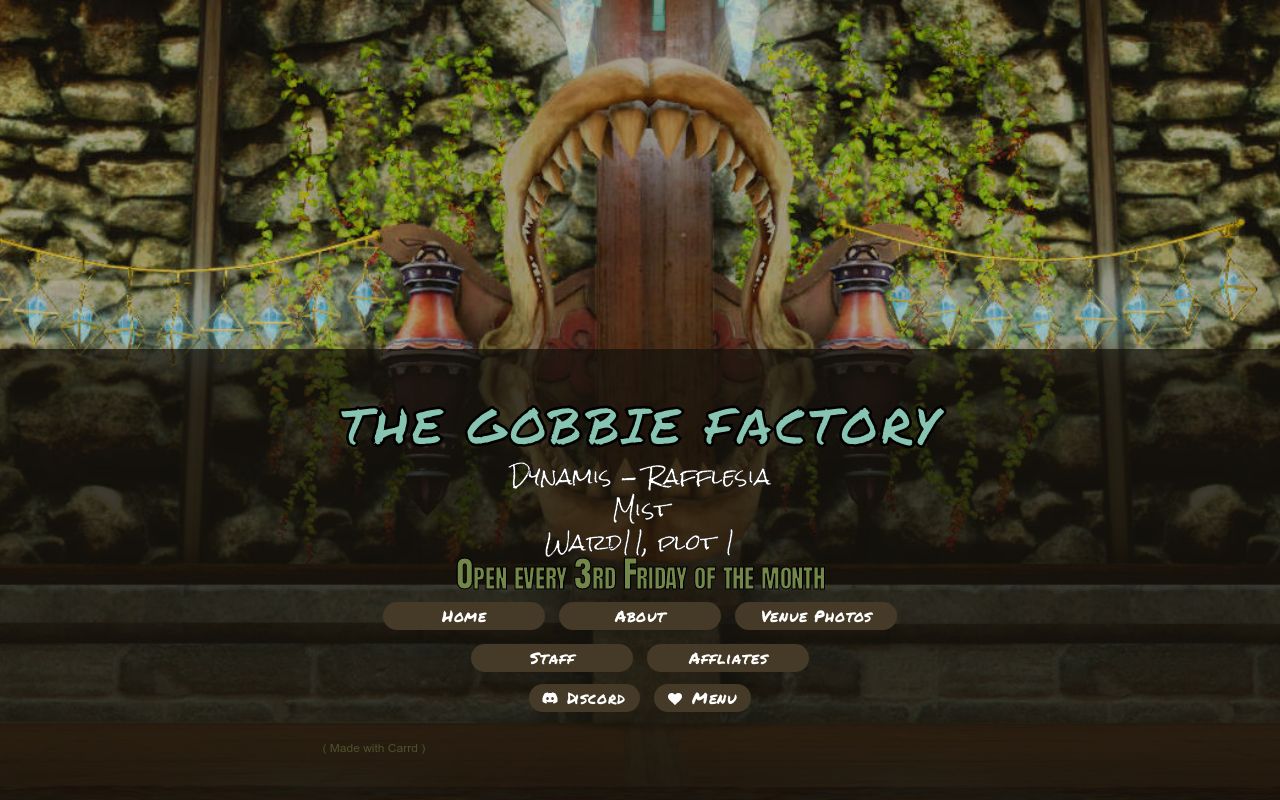Join the Discord server
Image resolution: width=1280 pixels, height=800 pixels.
[x=584, y=698]
